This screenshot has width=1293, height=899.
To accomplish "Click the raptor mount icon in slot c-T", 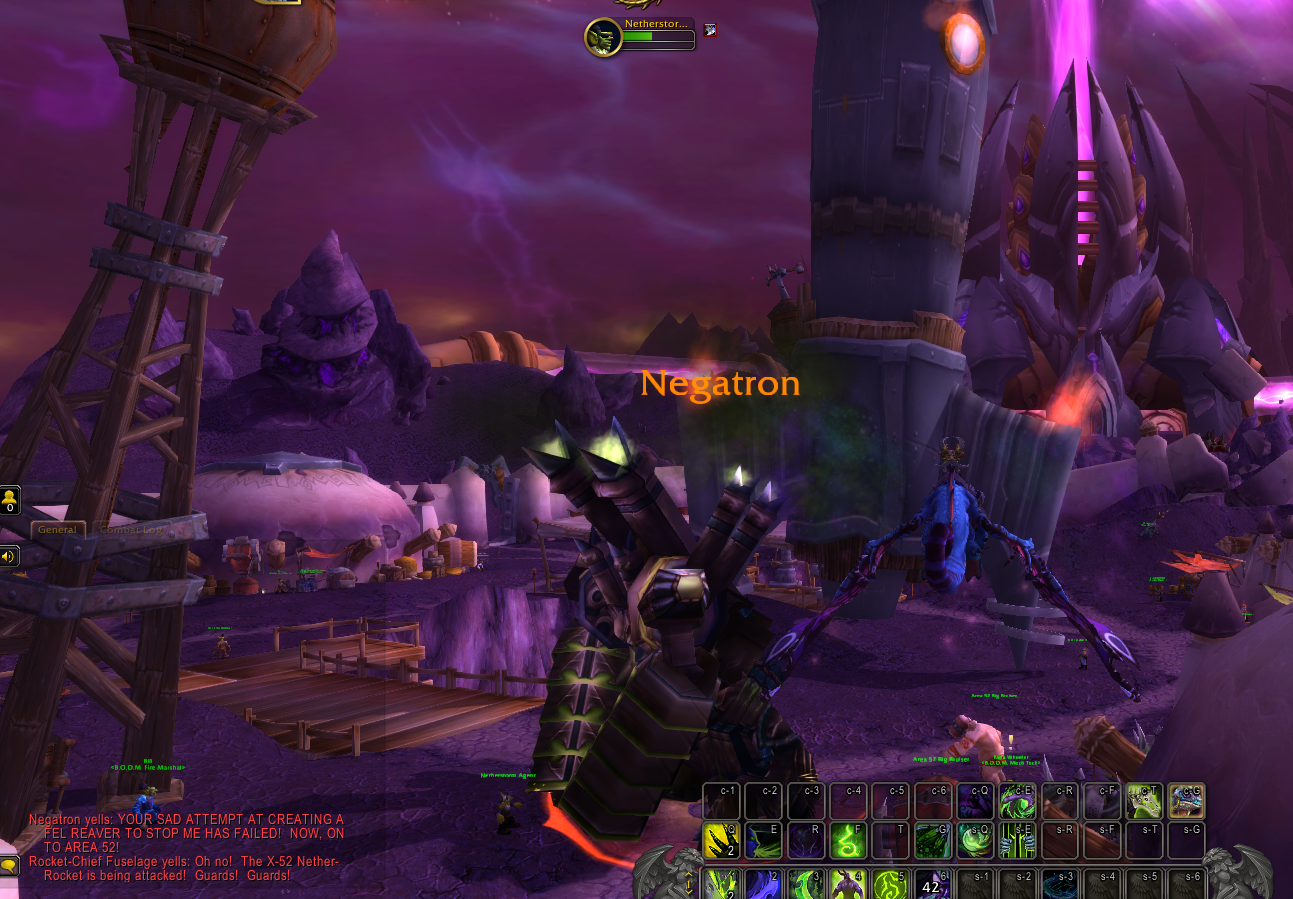I will 1144,801.
